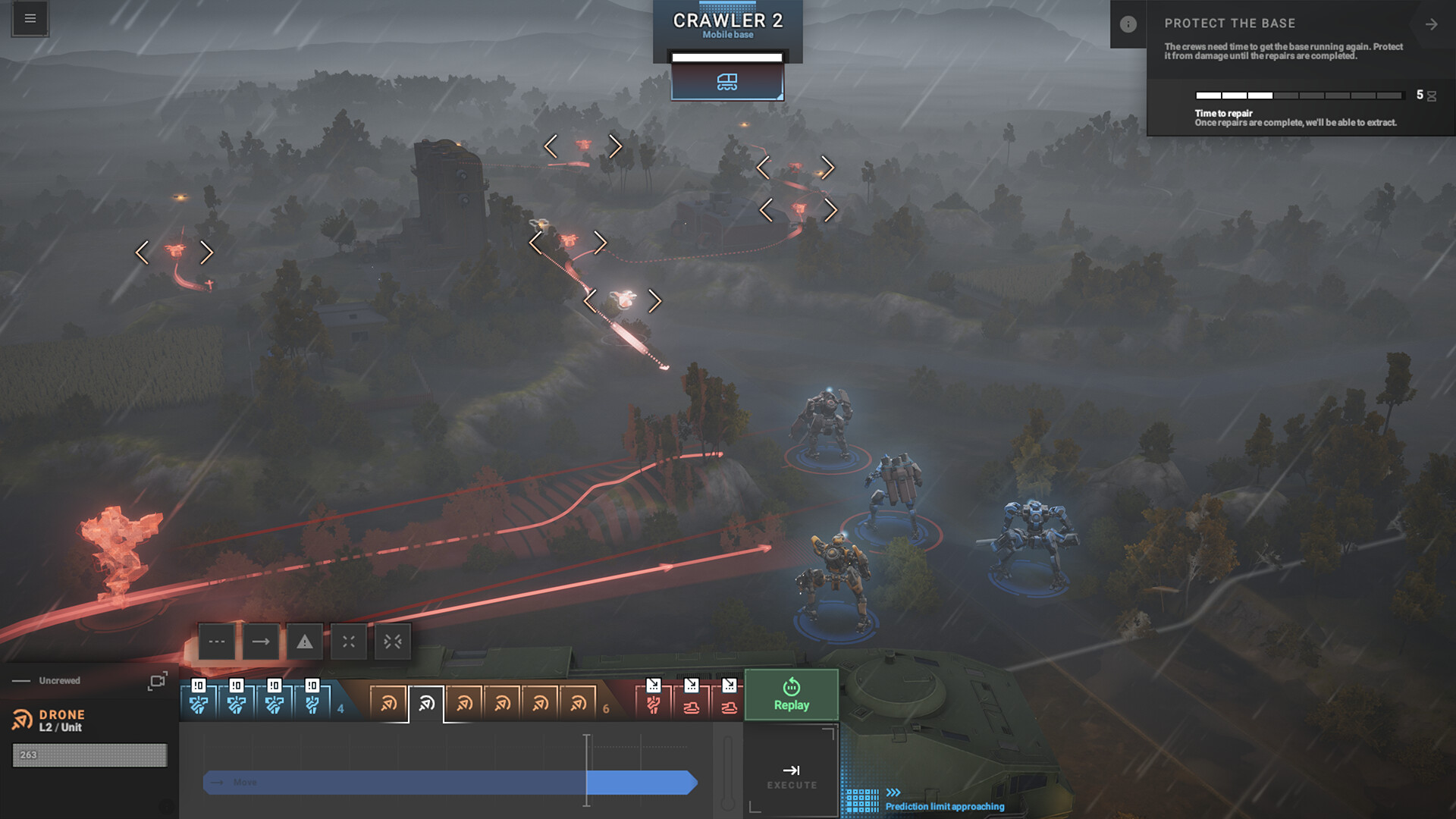Choose the move arrow action
This screenshot has width=1456, height=819.
(x=261, y=642)
